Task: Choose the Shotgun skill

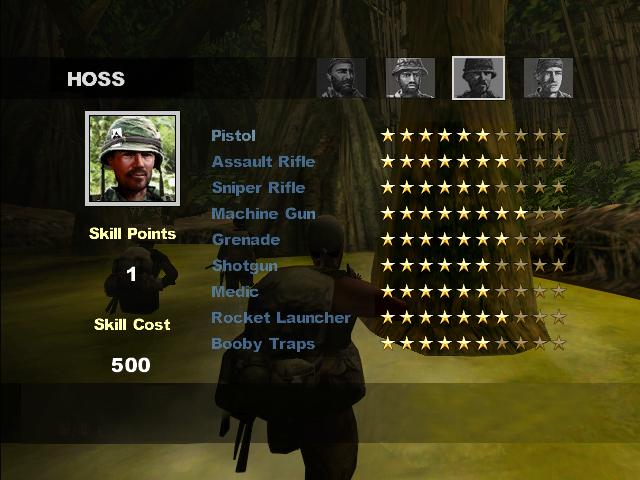Action: click(245, 266)
